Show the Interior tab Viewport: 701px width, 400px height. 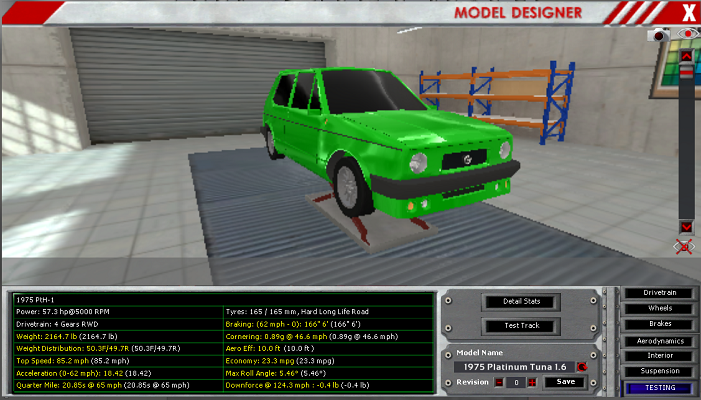click(659, 355)
